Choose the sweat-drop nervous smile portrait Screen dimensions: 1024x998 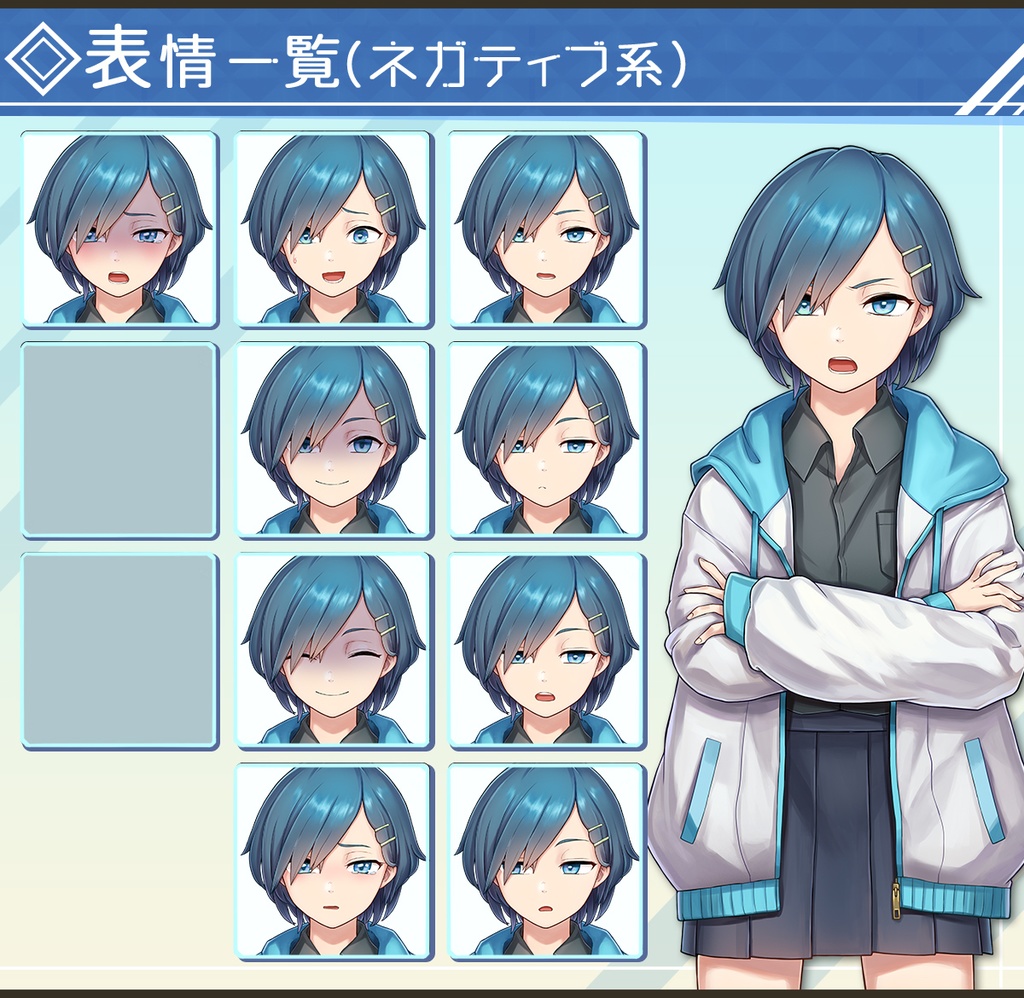click(333, 229)
